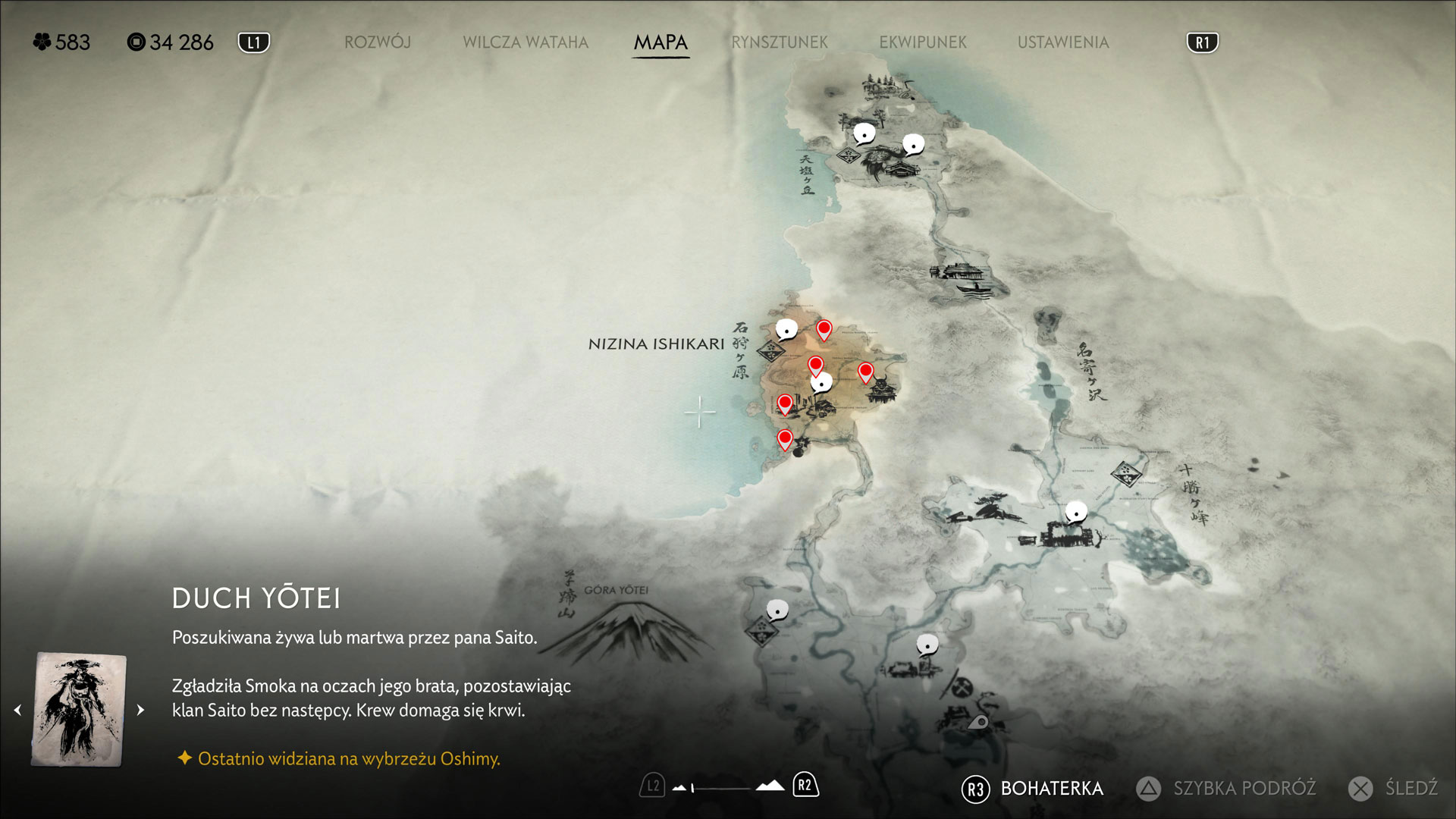
Task: Show the next wanted poster with right arrow
Action: (x=140, y=711)
